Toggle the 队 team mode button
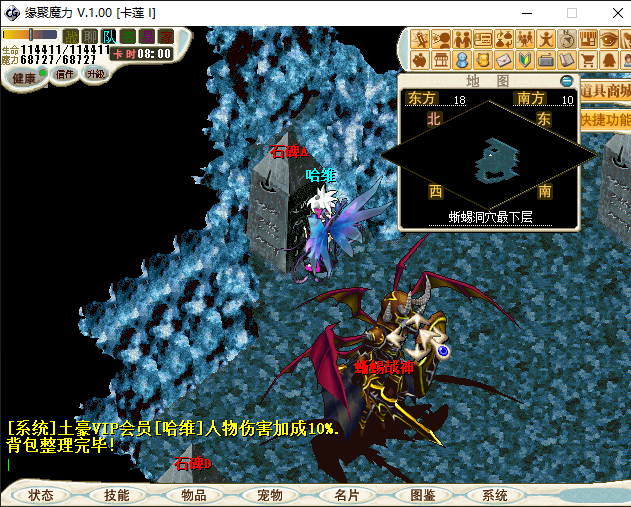The height and width of the screenshot is (507, 631). pyautogui.click(x=108, y=37)
